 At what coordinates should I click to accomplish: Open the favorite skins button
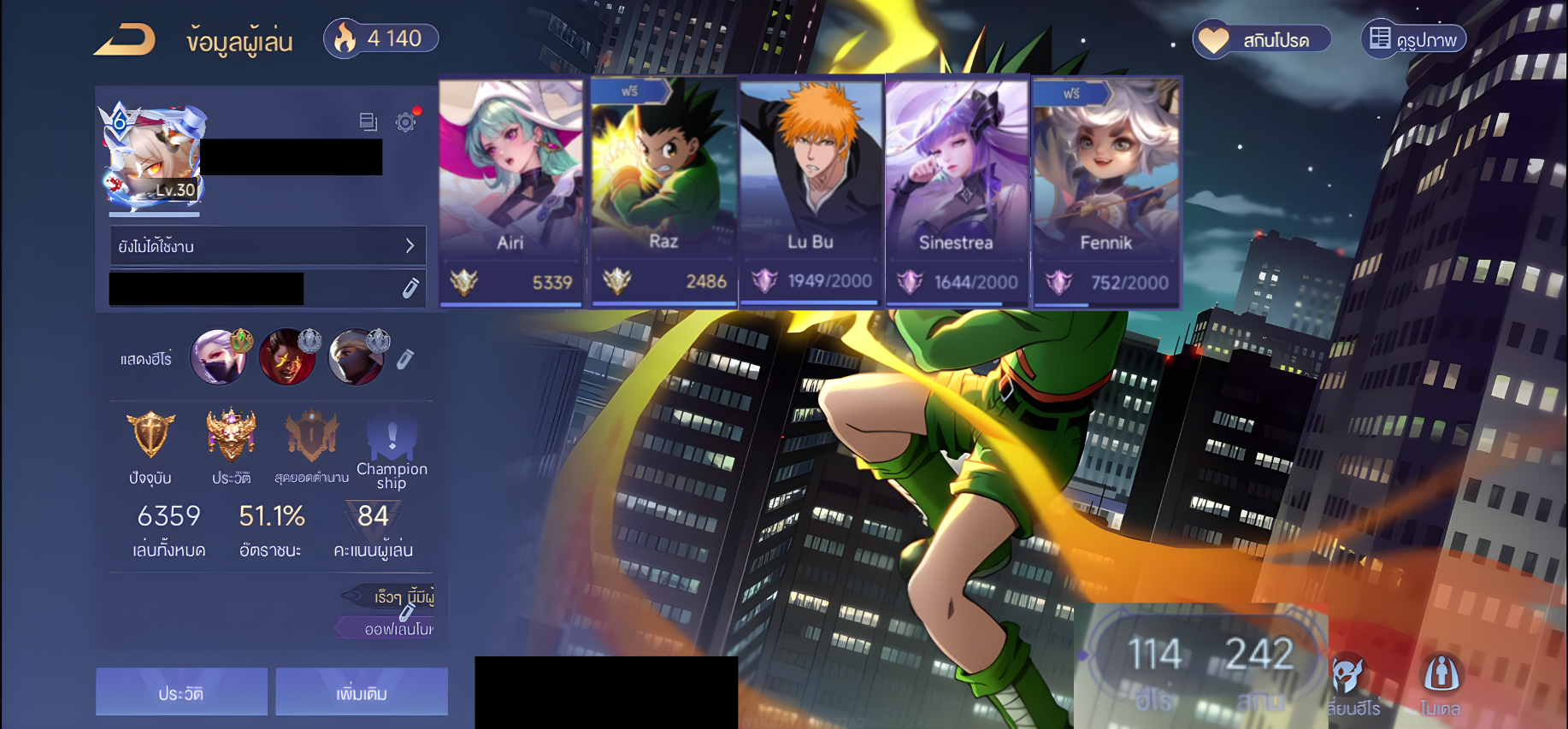click(x=1262, y=39)
